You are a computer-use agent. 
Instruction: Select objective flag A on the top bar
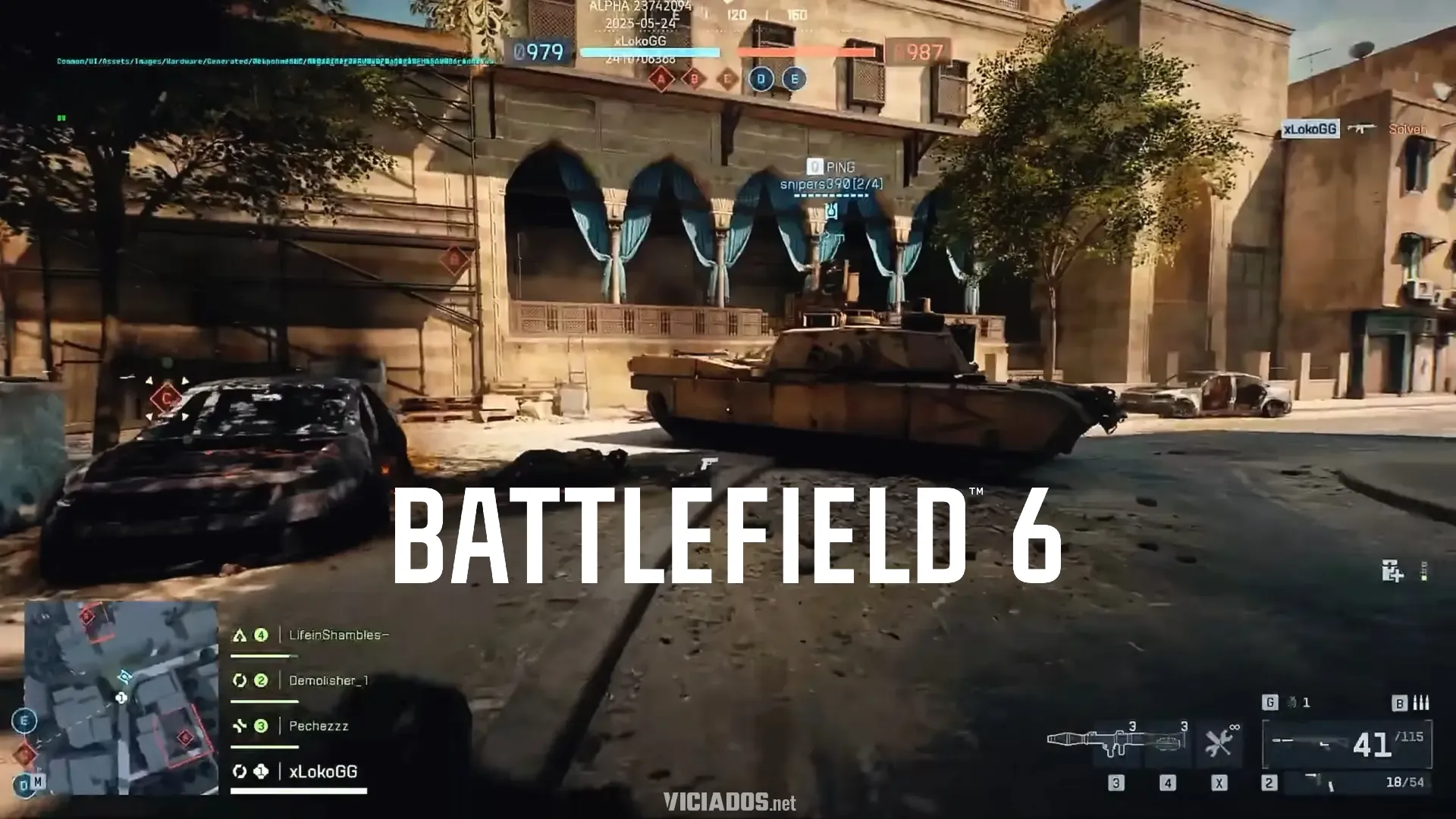[x=661, y=78]
